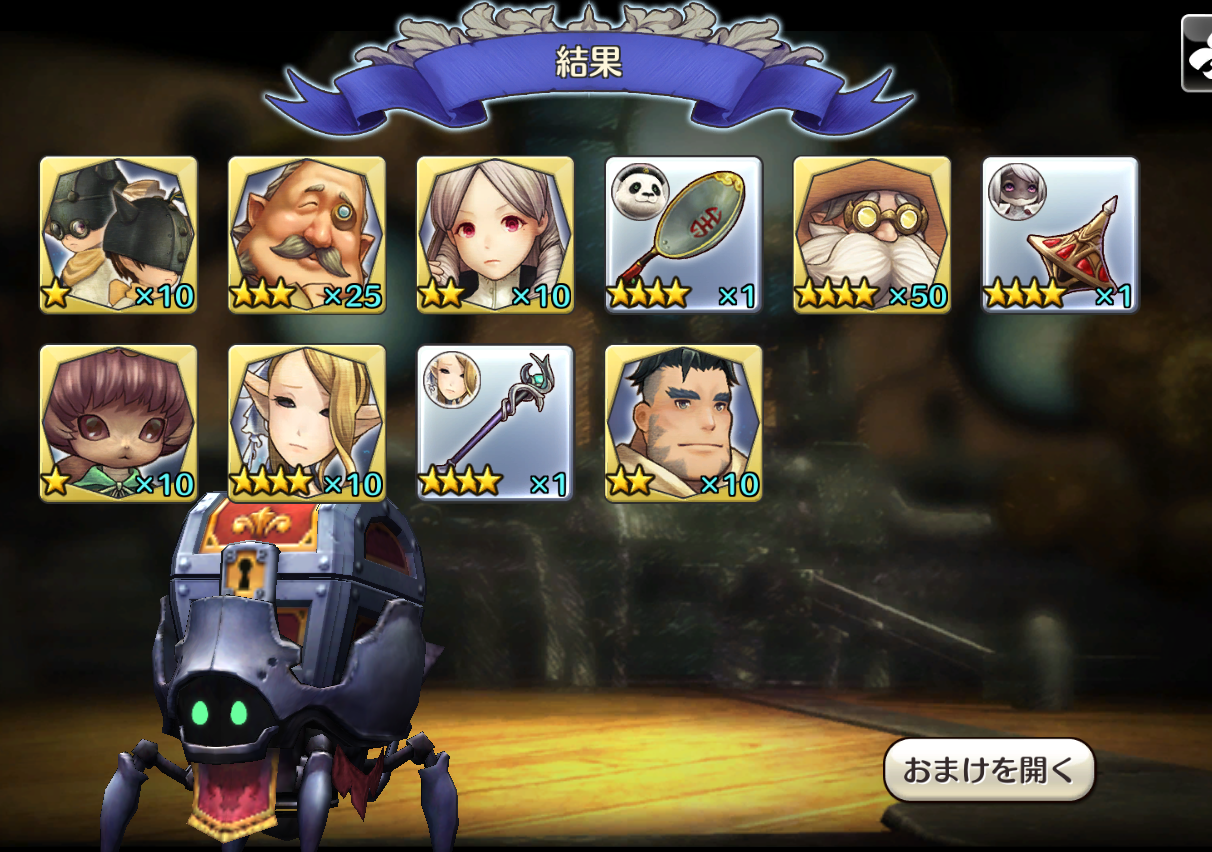Select the silver-haired red-eyed girl tile
Screen dimensions: 1212x852
tap(495, 234)
